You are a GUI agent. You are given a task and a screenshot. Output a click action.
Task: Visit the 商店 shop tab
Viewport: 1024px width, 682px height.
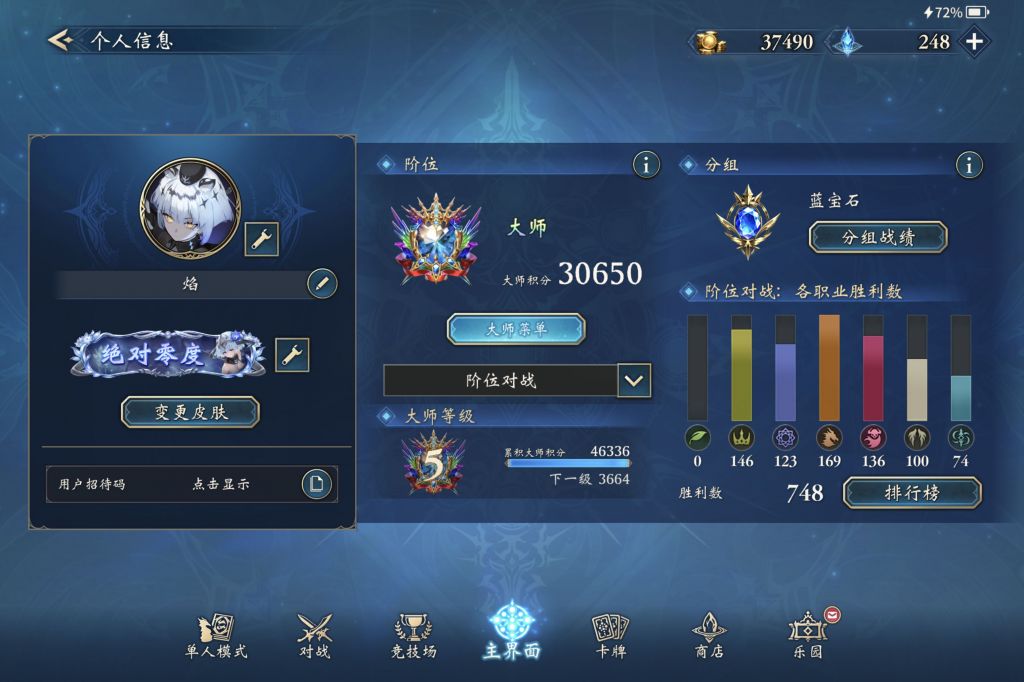709,636
